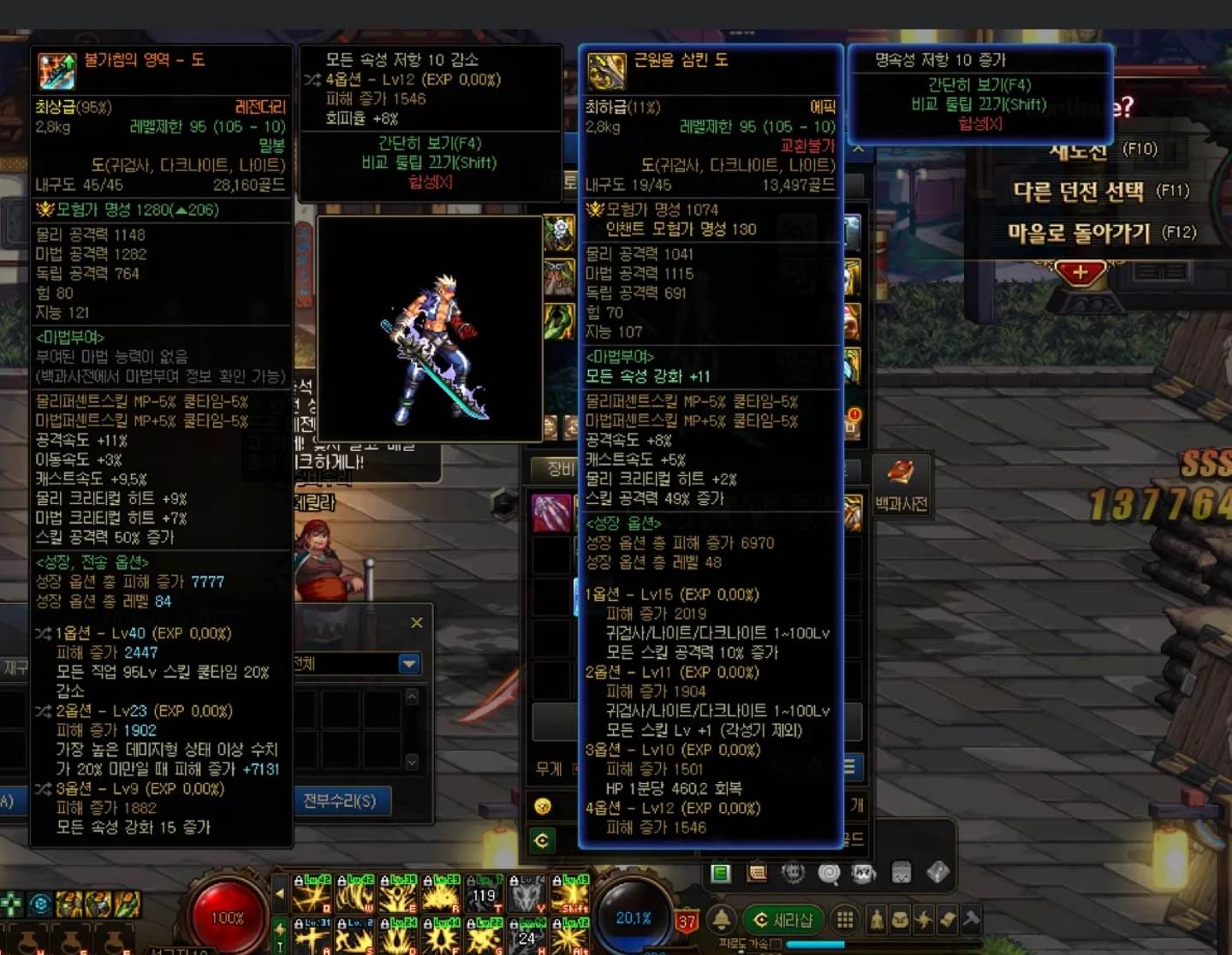Activate the skill on the Alt slot
1232x955 pixels.
[570, 936]
